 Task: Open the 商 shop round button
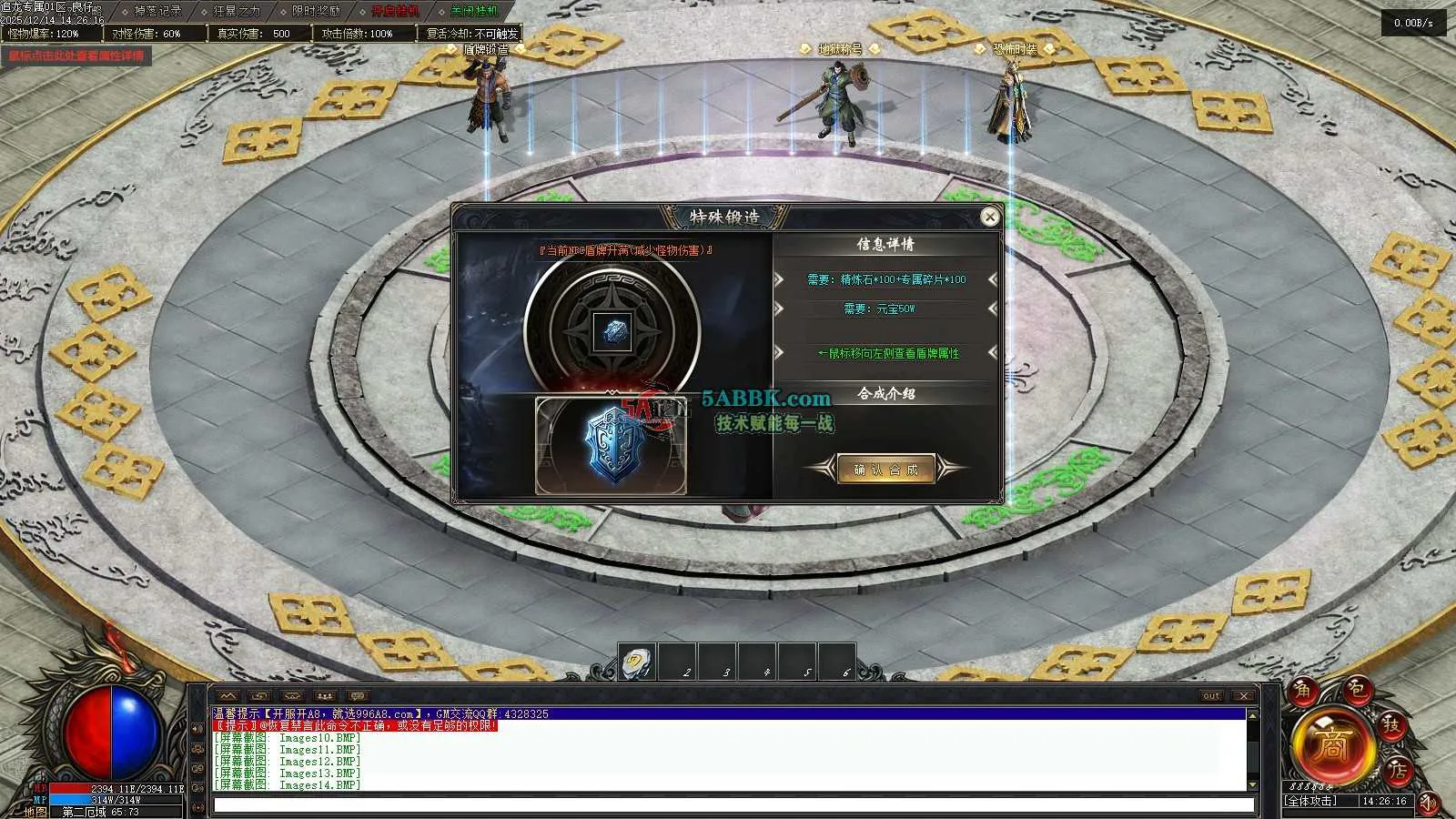coord(1331,746)
